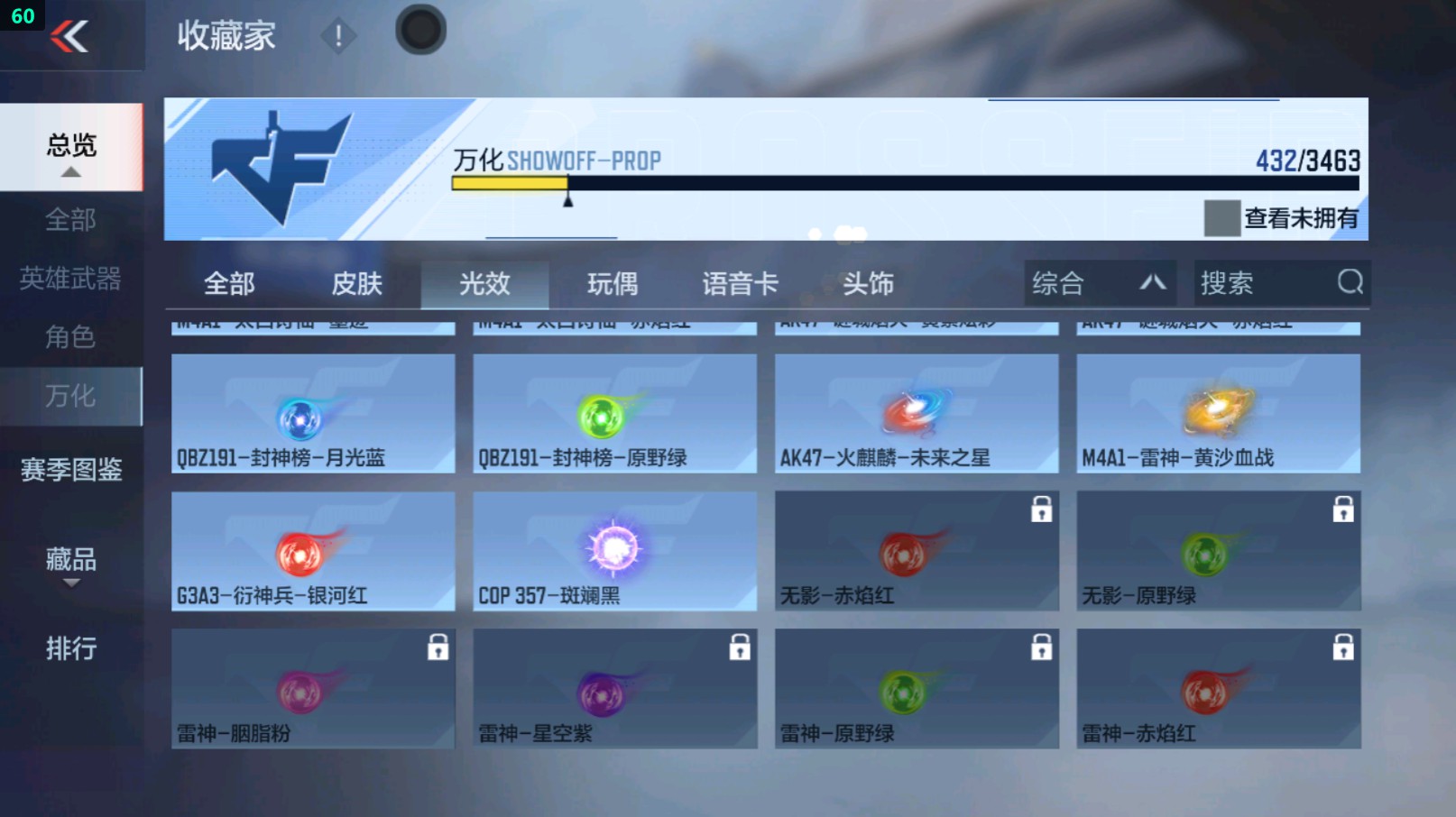Click the lock icon on 无影-赤焰红
The image size is (1456, 817).
point(1042,509)
